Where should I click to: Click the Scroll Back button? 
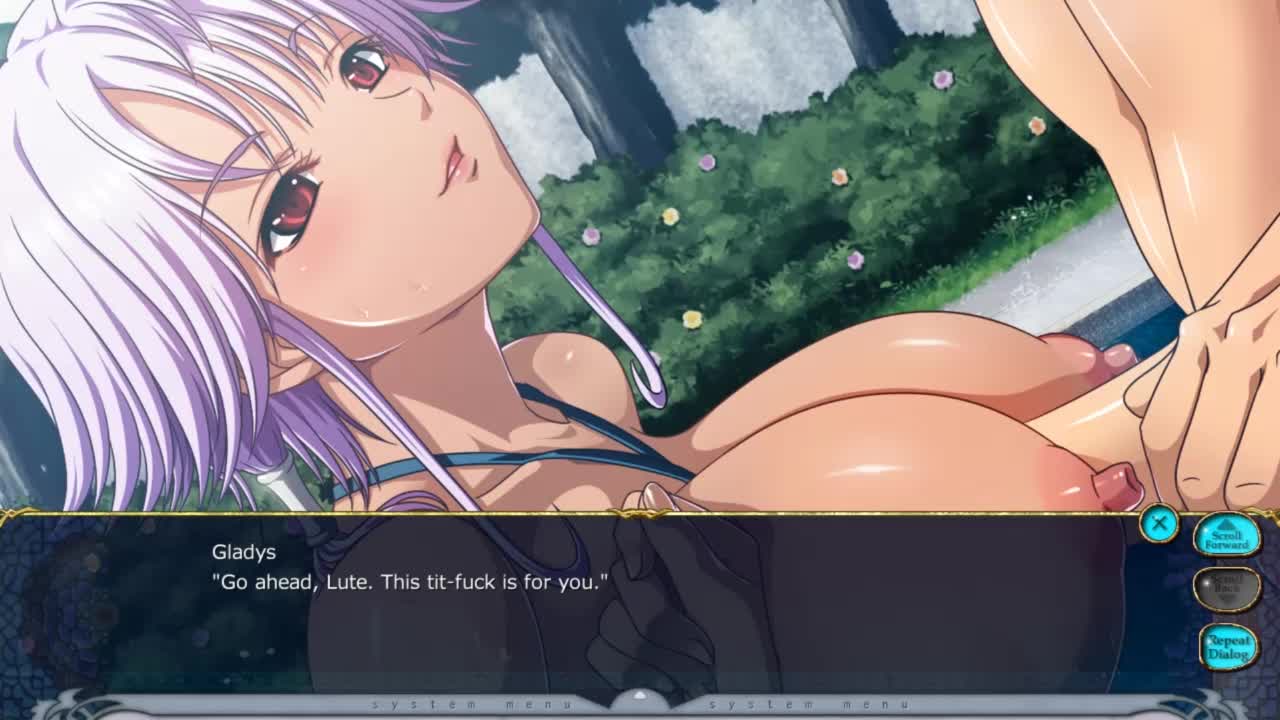point(1226,589)
